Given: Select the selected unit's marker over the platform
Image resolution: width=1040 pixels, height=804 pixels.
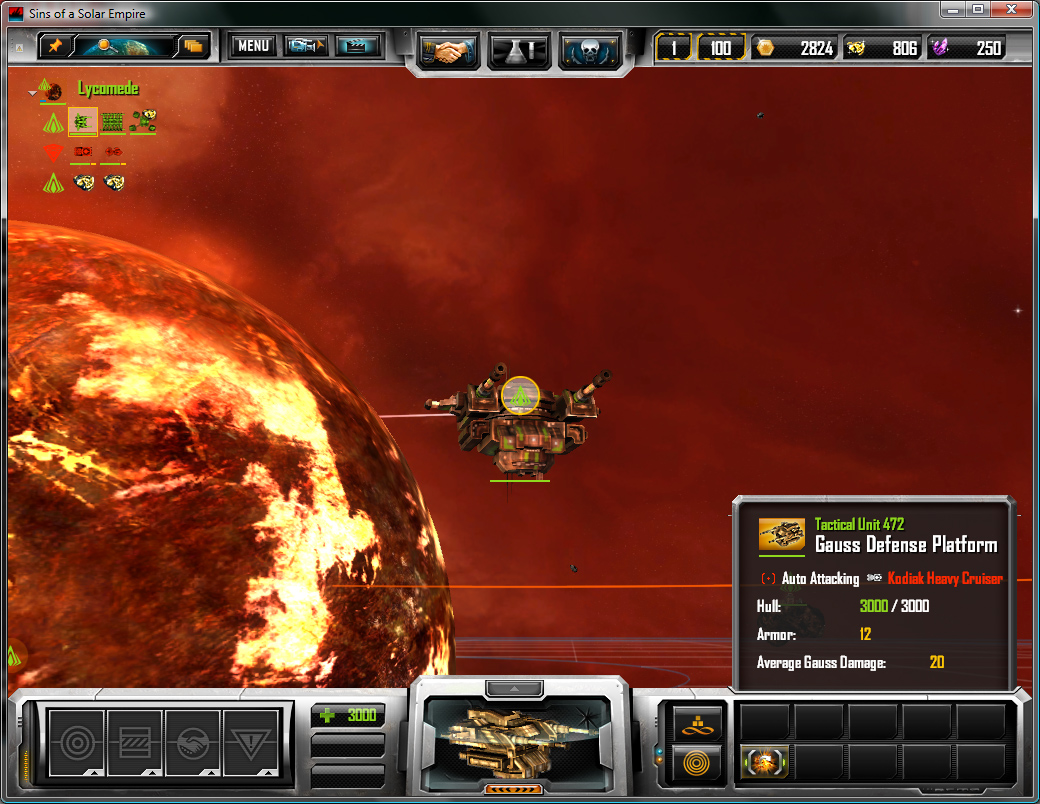Looking at the screenshot, I should (520, 395).
